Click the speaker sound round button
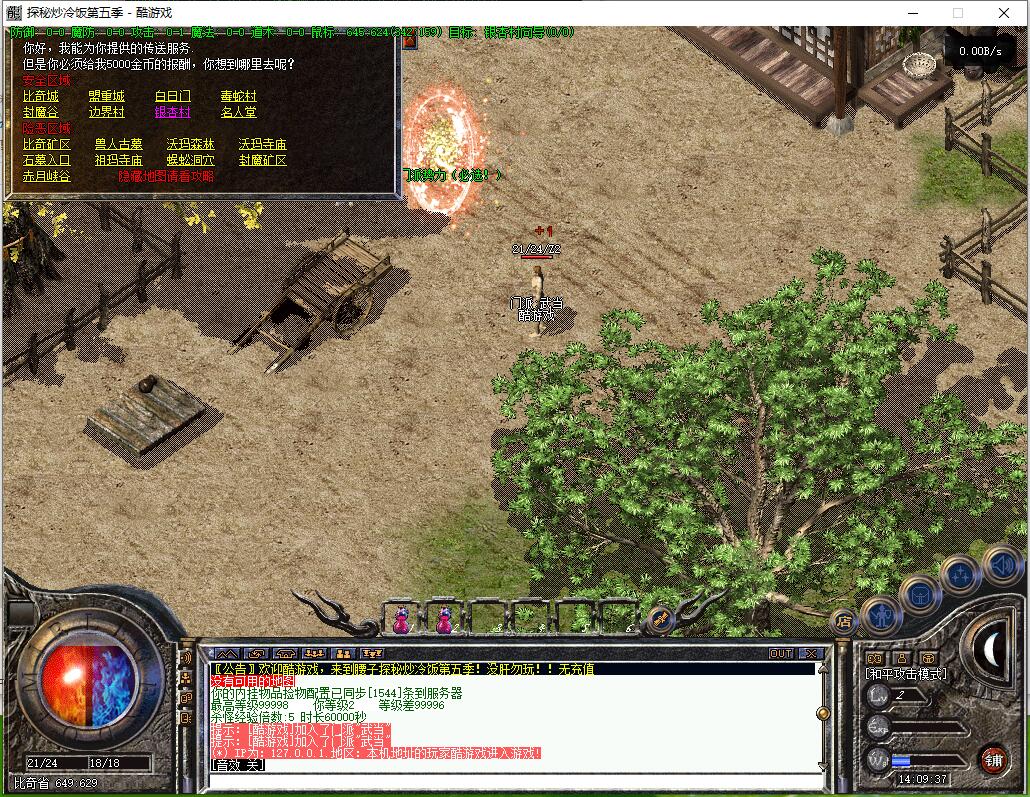Image resolution: width=1030 pixels, height=797 pixels. point(1000,565)
